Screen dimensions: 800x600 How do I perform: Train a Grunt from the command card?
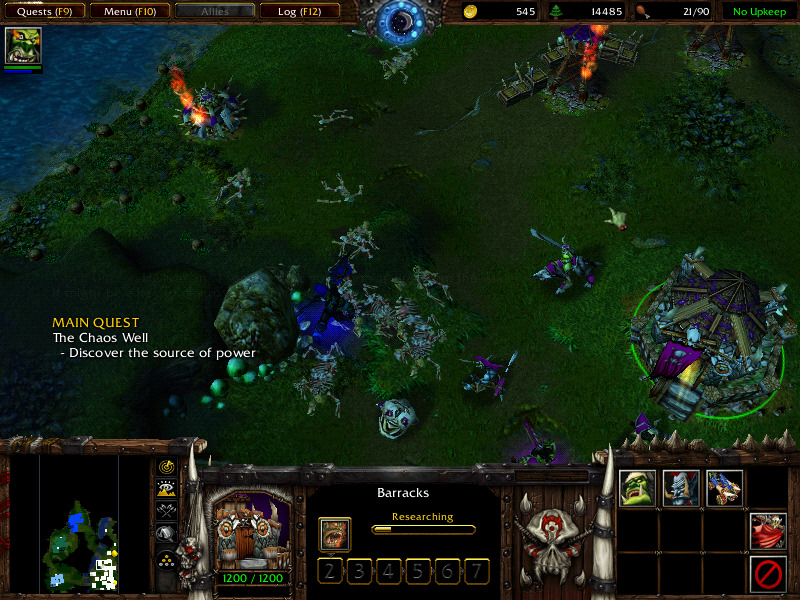pyautogui.click(x=638, y=488)
